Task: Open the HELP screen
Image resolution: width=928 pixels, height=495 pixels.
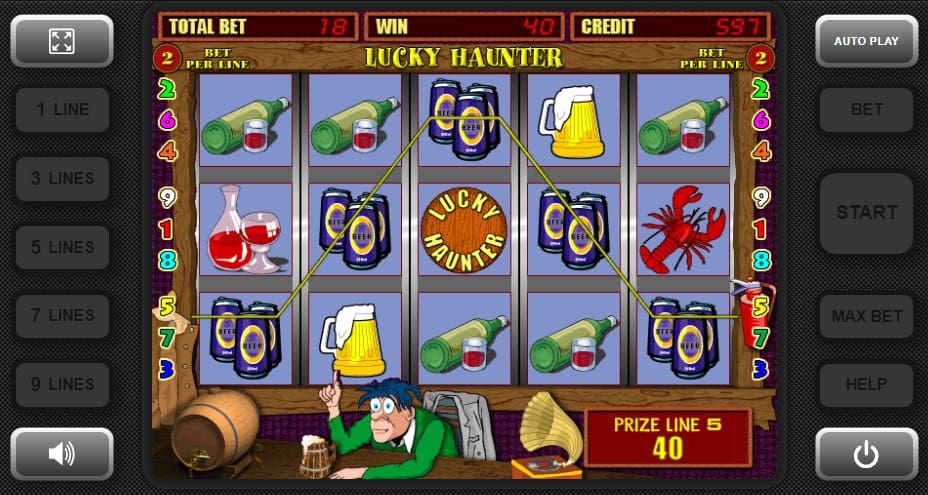Action: 866,384
